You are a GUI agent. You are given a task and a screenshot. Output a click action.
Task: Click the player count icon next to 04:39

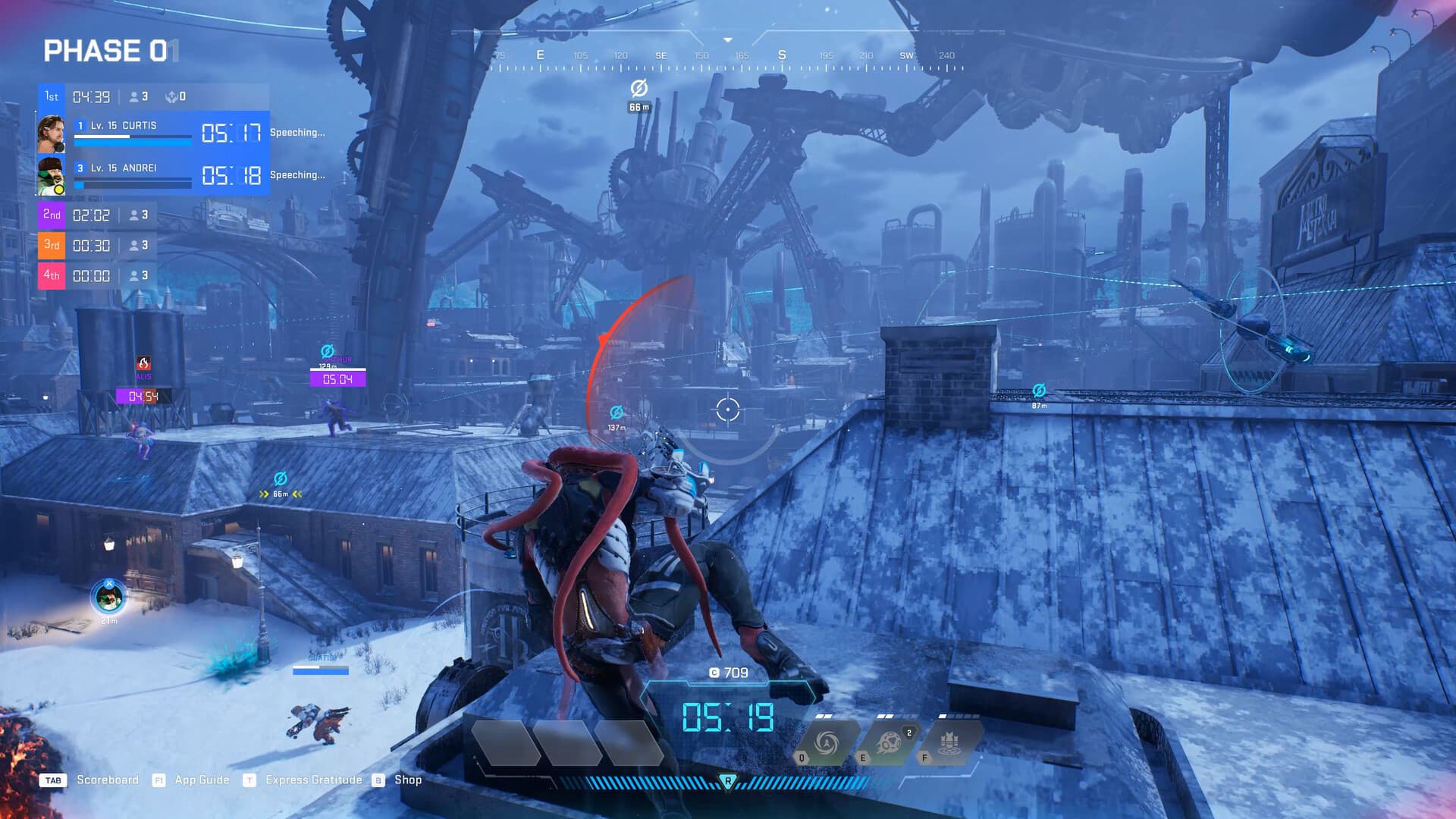133,96
